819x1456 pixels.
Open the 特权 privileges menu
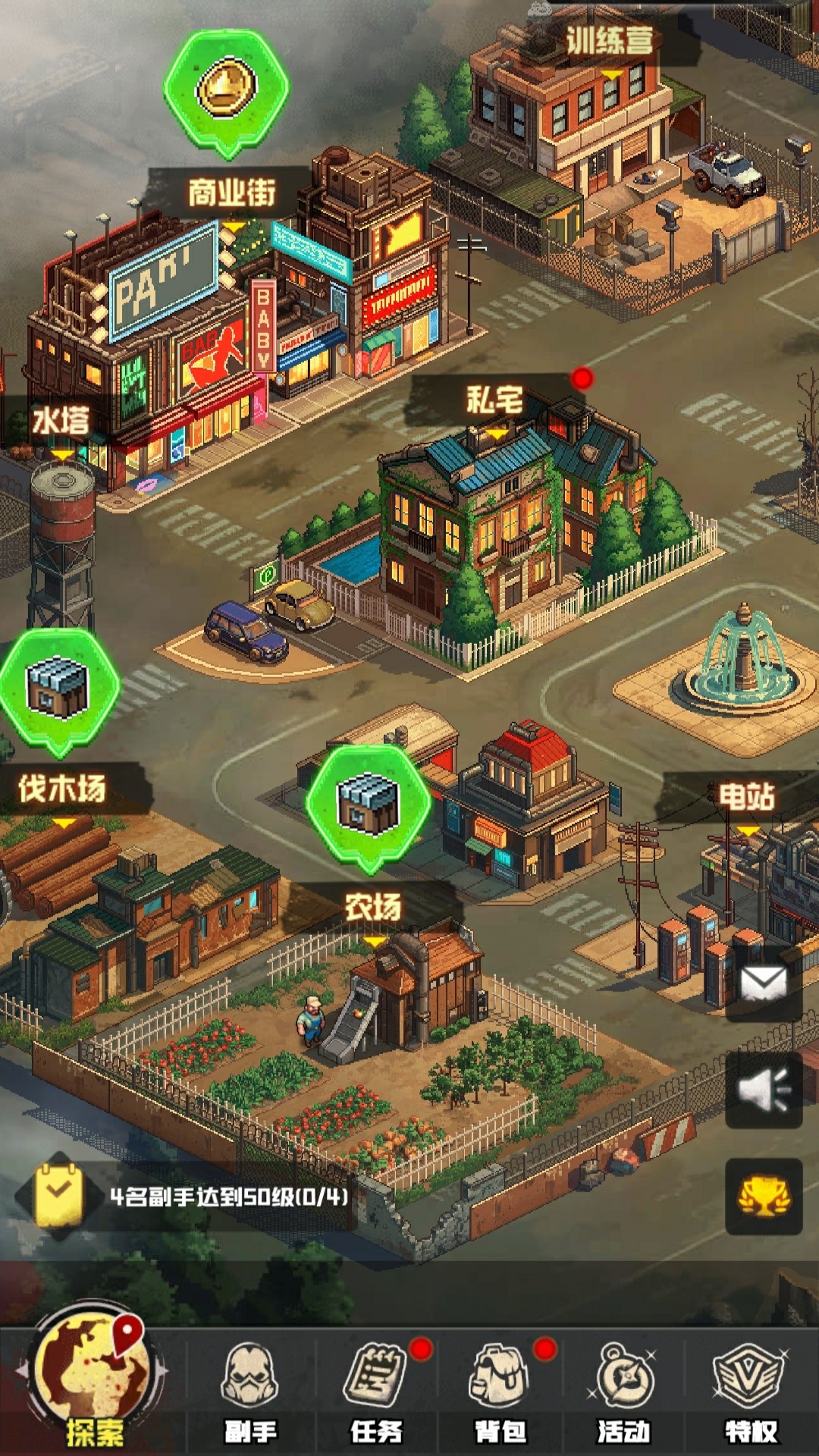(750, 1392)
